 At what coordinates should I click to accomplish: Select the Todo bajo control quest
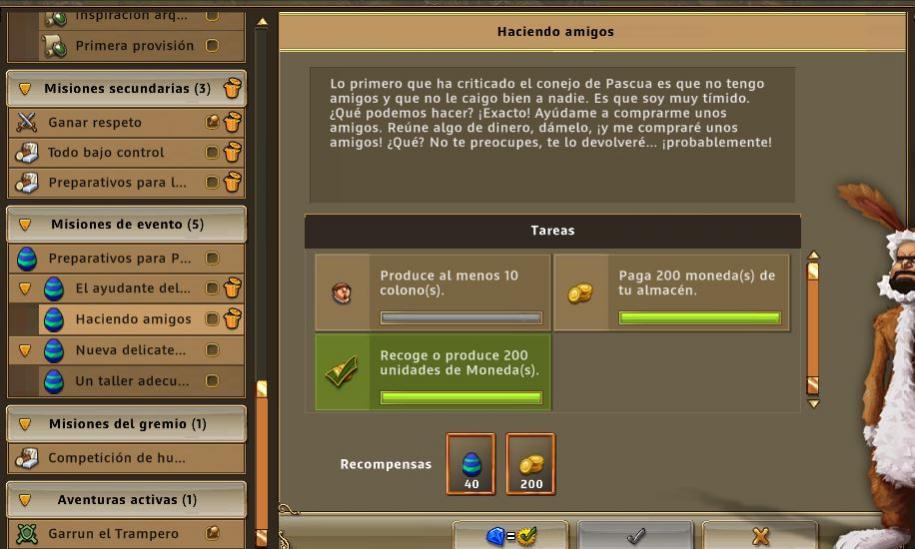(x=106, y=153)
